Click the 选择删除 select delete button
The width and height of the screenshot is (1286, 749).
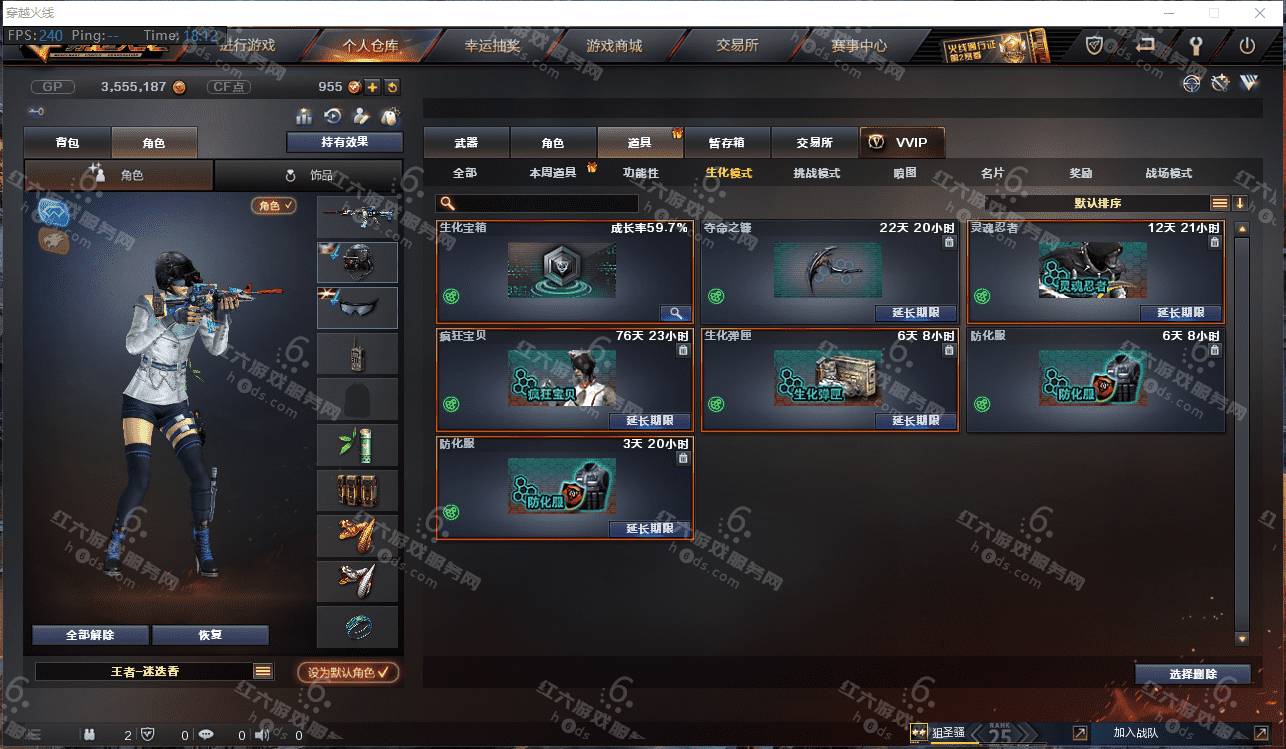[1192, 674]
